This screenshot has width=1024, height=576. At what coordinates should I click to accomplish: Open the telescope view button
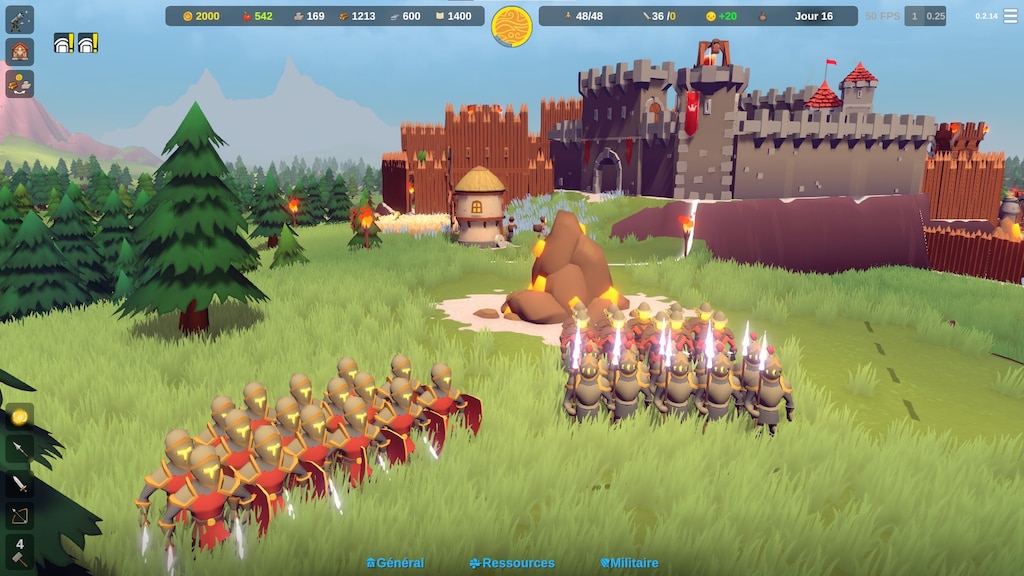point(20,19)
